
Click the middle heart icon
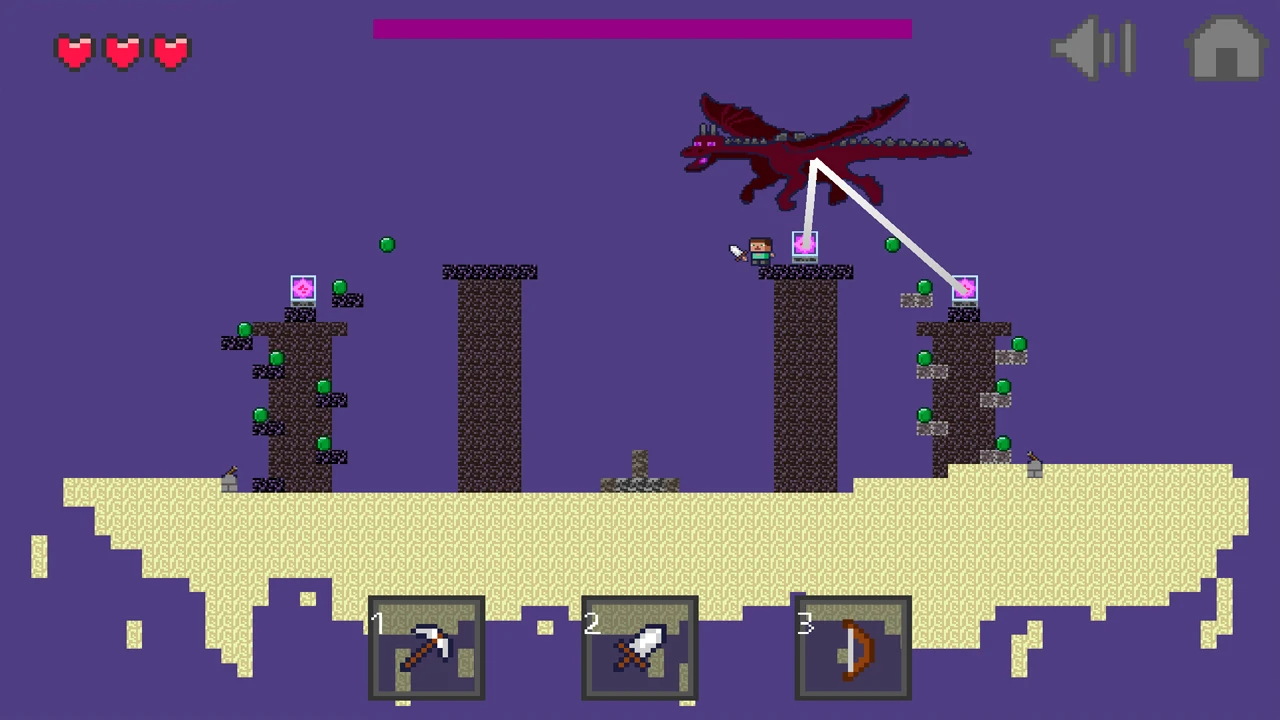122,51
